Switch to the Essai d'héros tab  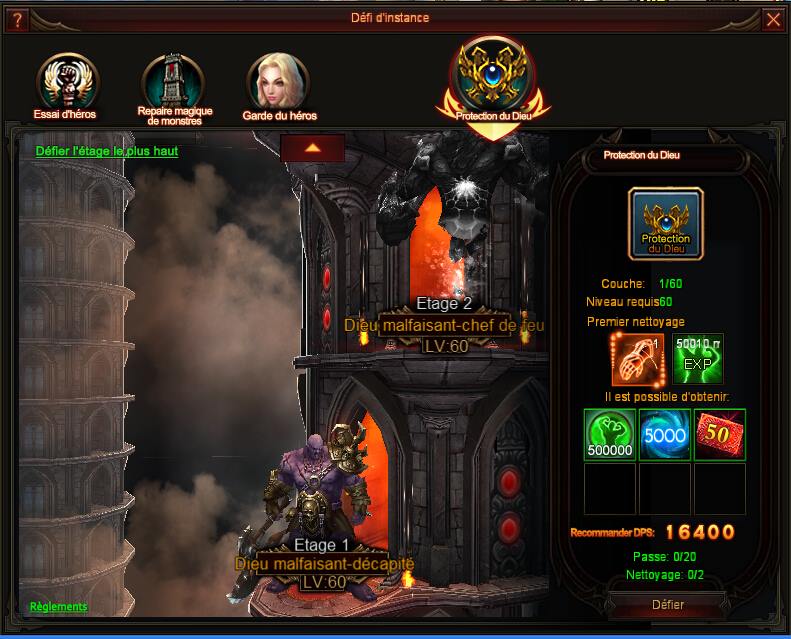pos(64,82)
